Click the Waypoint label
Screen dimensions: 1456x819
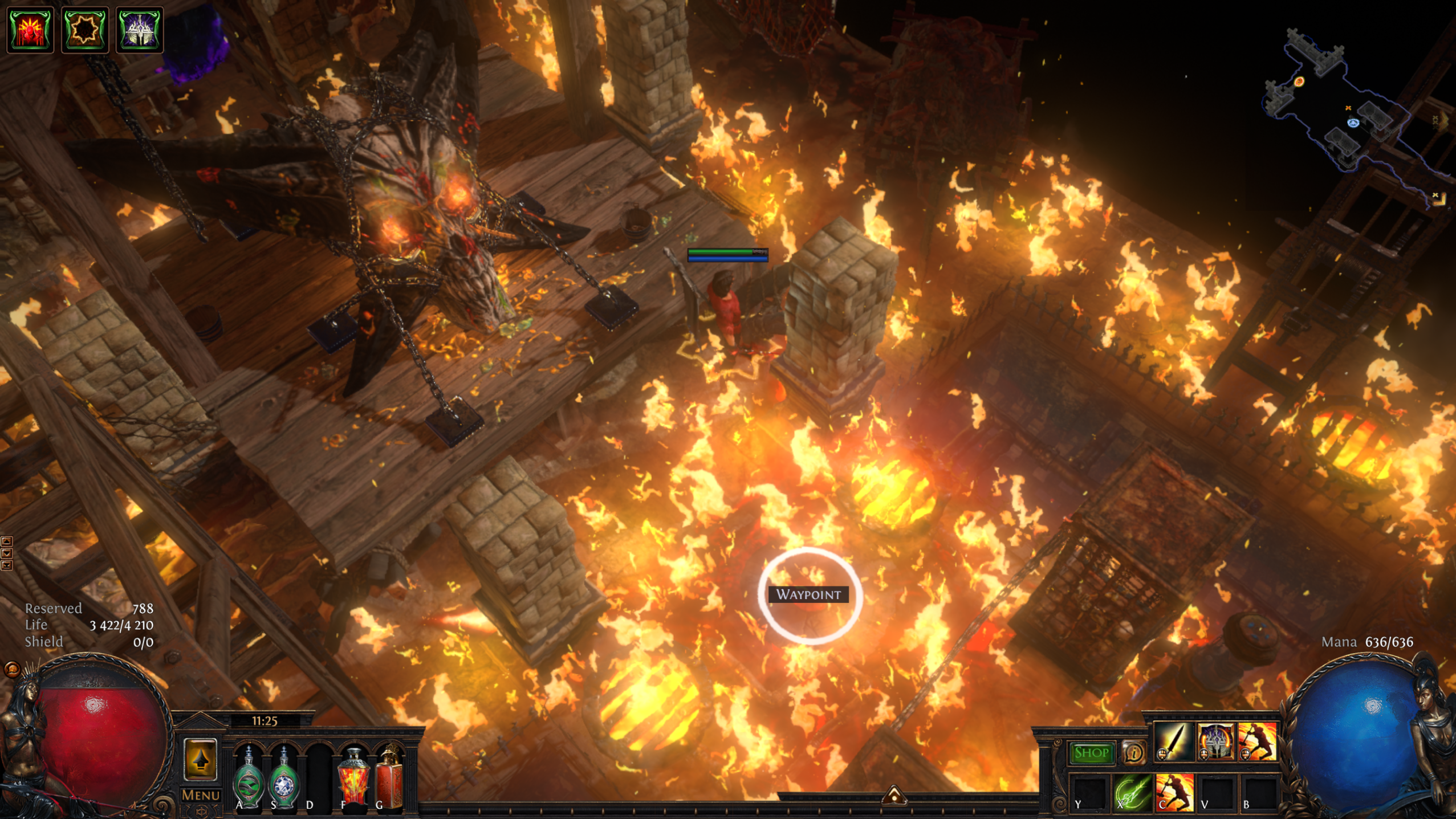808,594
